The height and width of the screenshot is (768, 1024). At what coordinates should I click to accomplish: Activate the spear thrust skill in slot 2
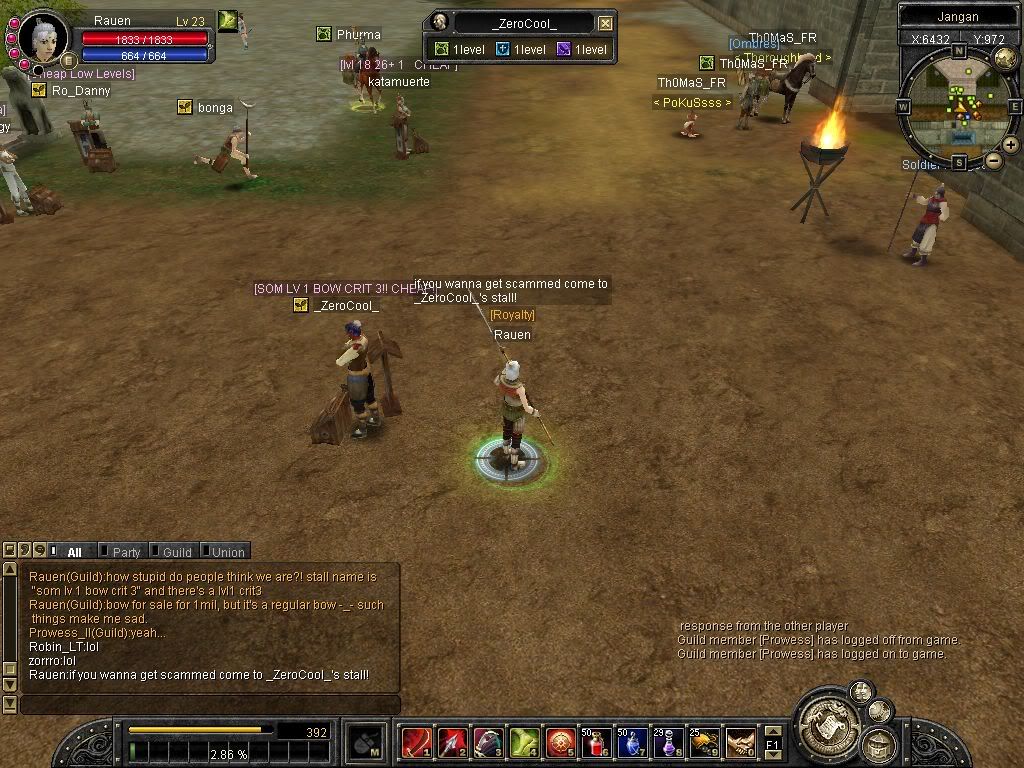point(452,743)
